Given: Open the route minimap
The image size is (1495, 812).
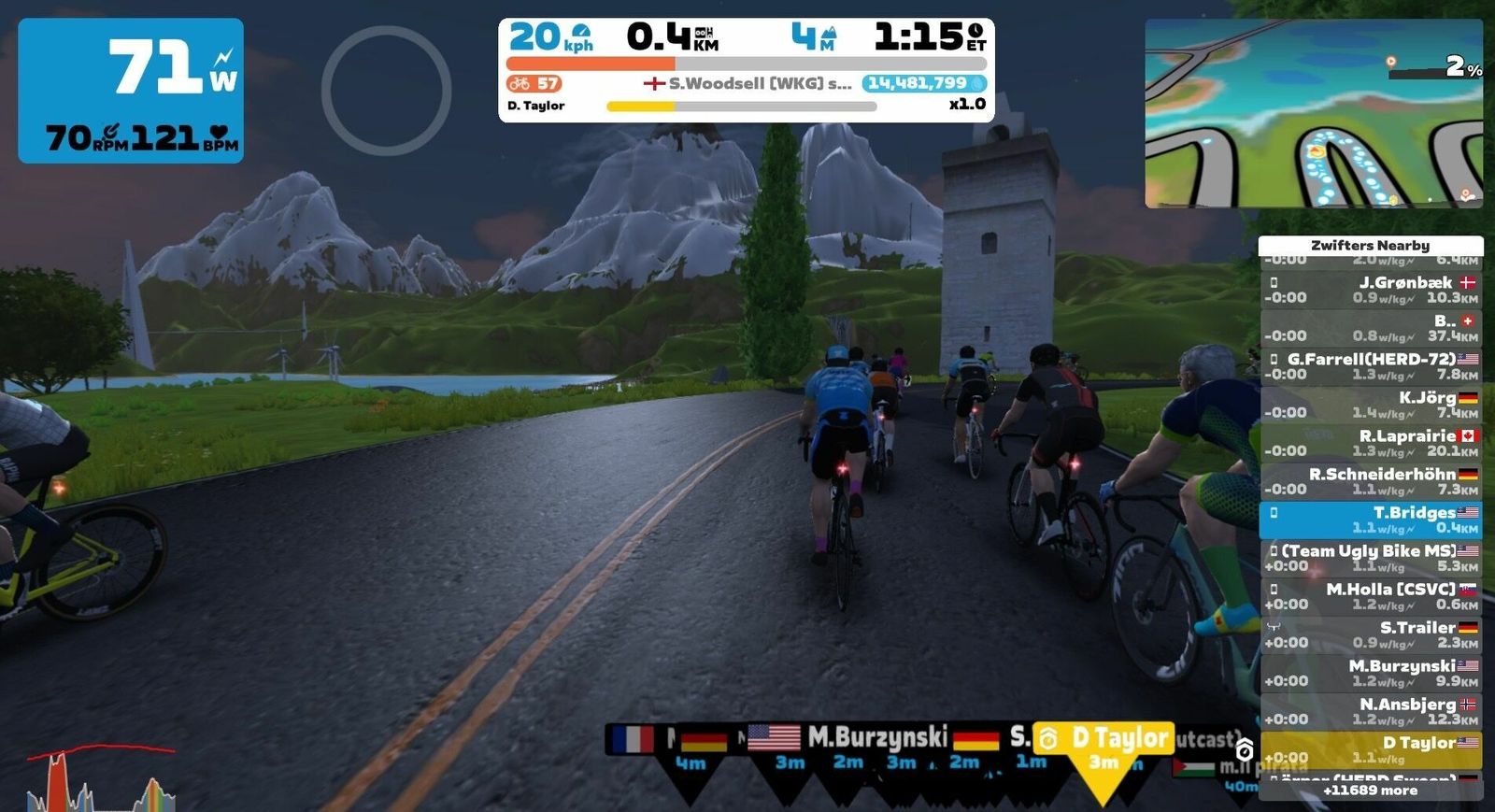Looking at the screenshot, I should click(x=1314, y=114).
